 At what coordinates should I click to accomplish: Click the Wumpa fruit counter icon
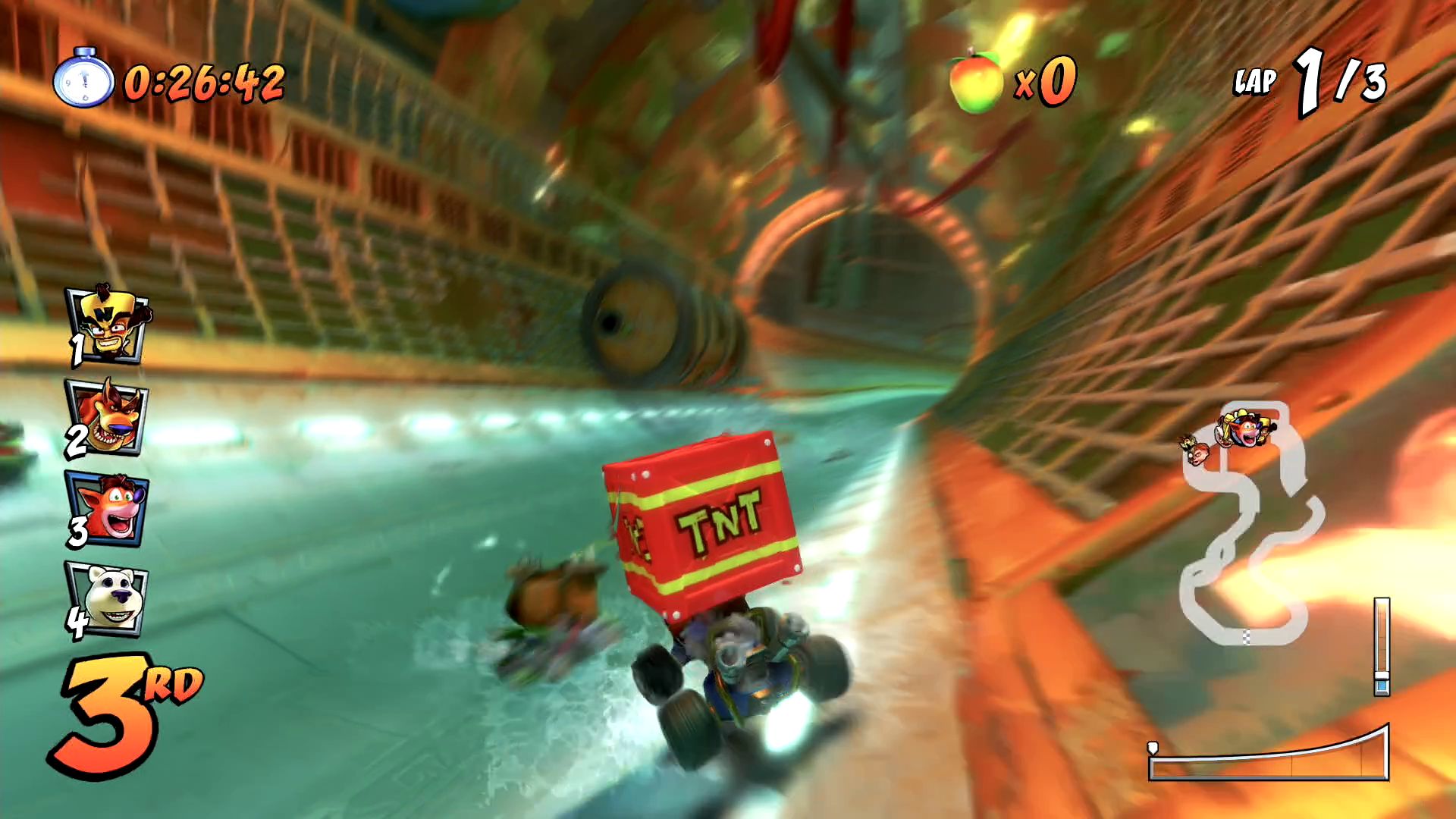point(976,80)
